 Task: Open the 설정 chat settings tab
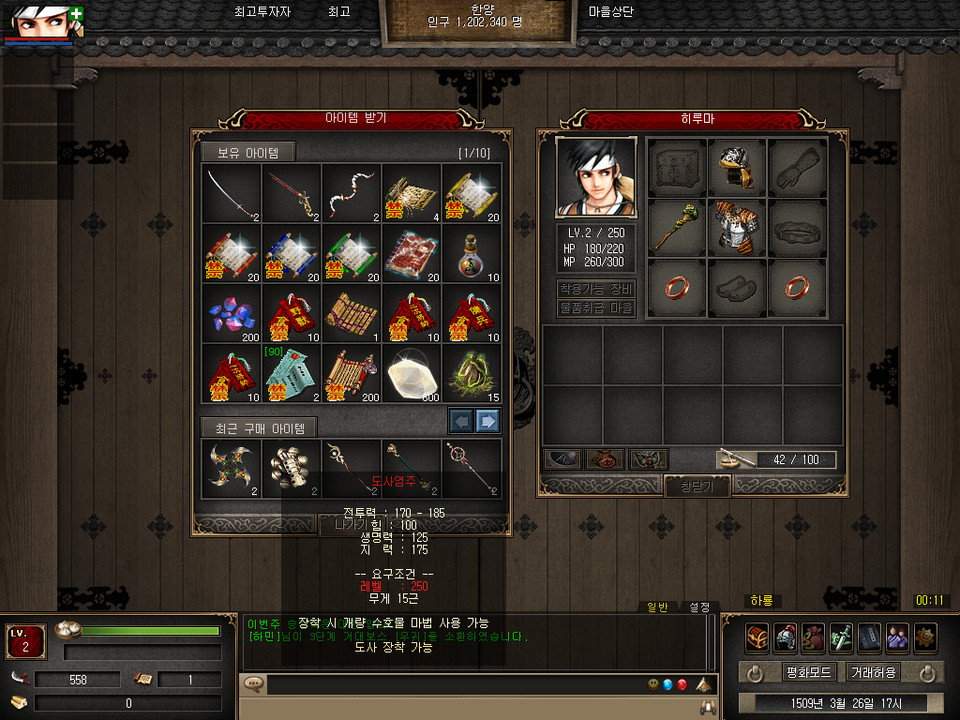(x=699, y=606)
